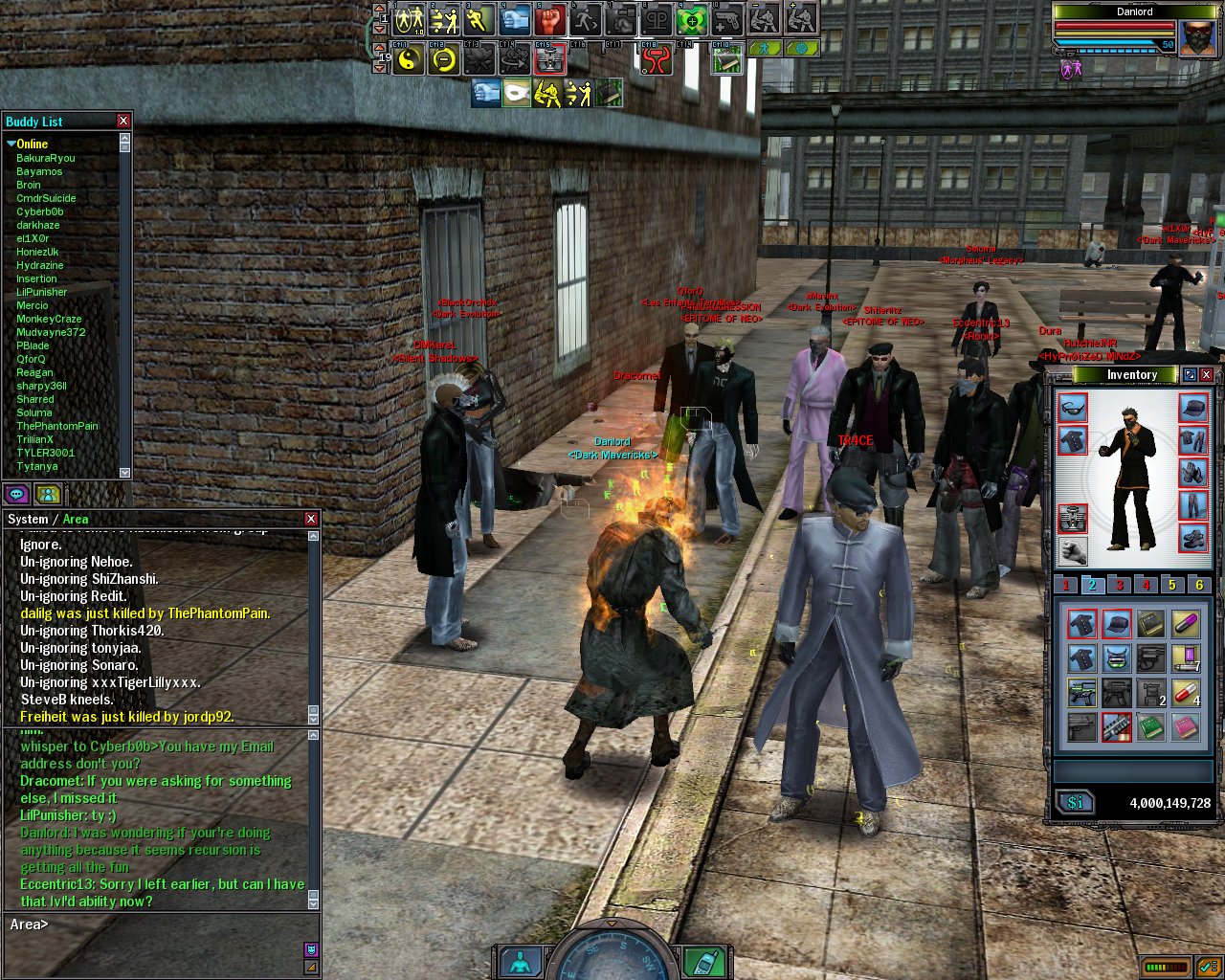Collapse the Online buddies group

[x=11, y=144]
